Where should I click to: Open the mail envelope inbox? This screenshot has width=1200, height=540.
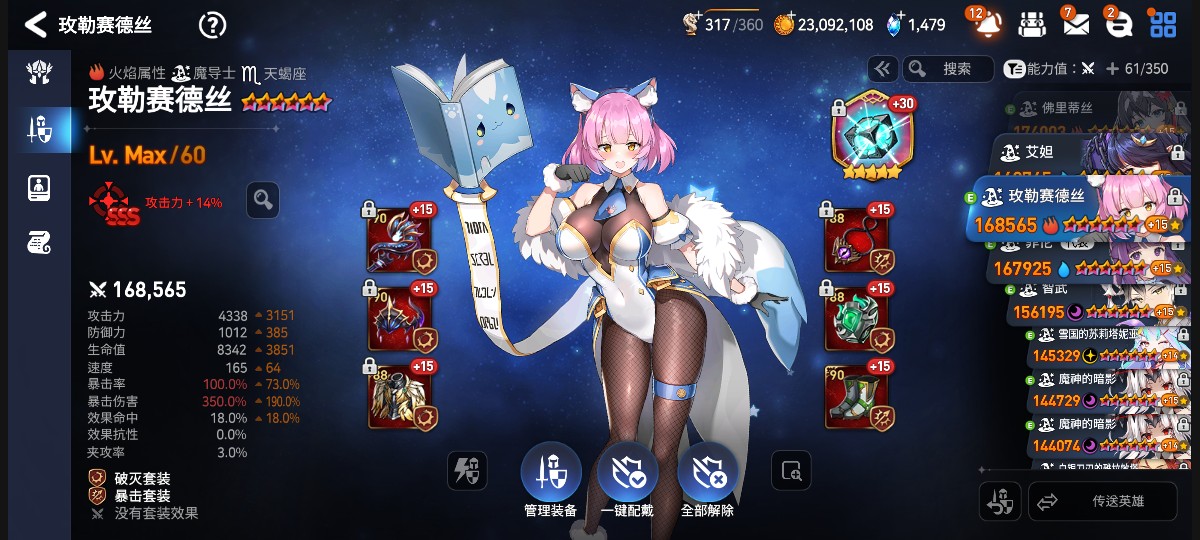1075,24
